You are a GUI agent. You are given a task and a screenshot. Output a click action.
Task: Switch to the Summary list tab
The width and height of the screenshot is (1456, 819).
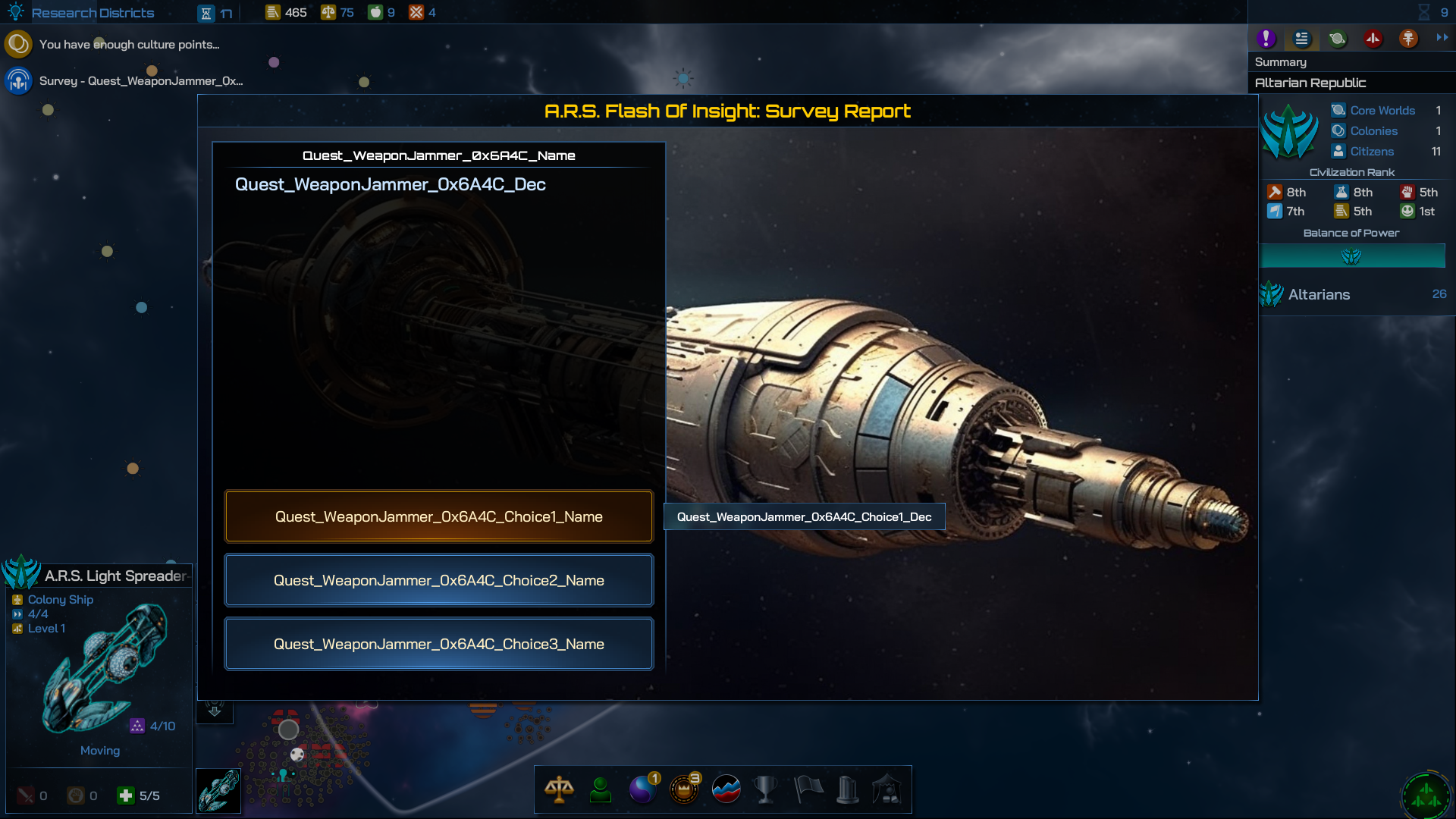(1301, 39)
